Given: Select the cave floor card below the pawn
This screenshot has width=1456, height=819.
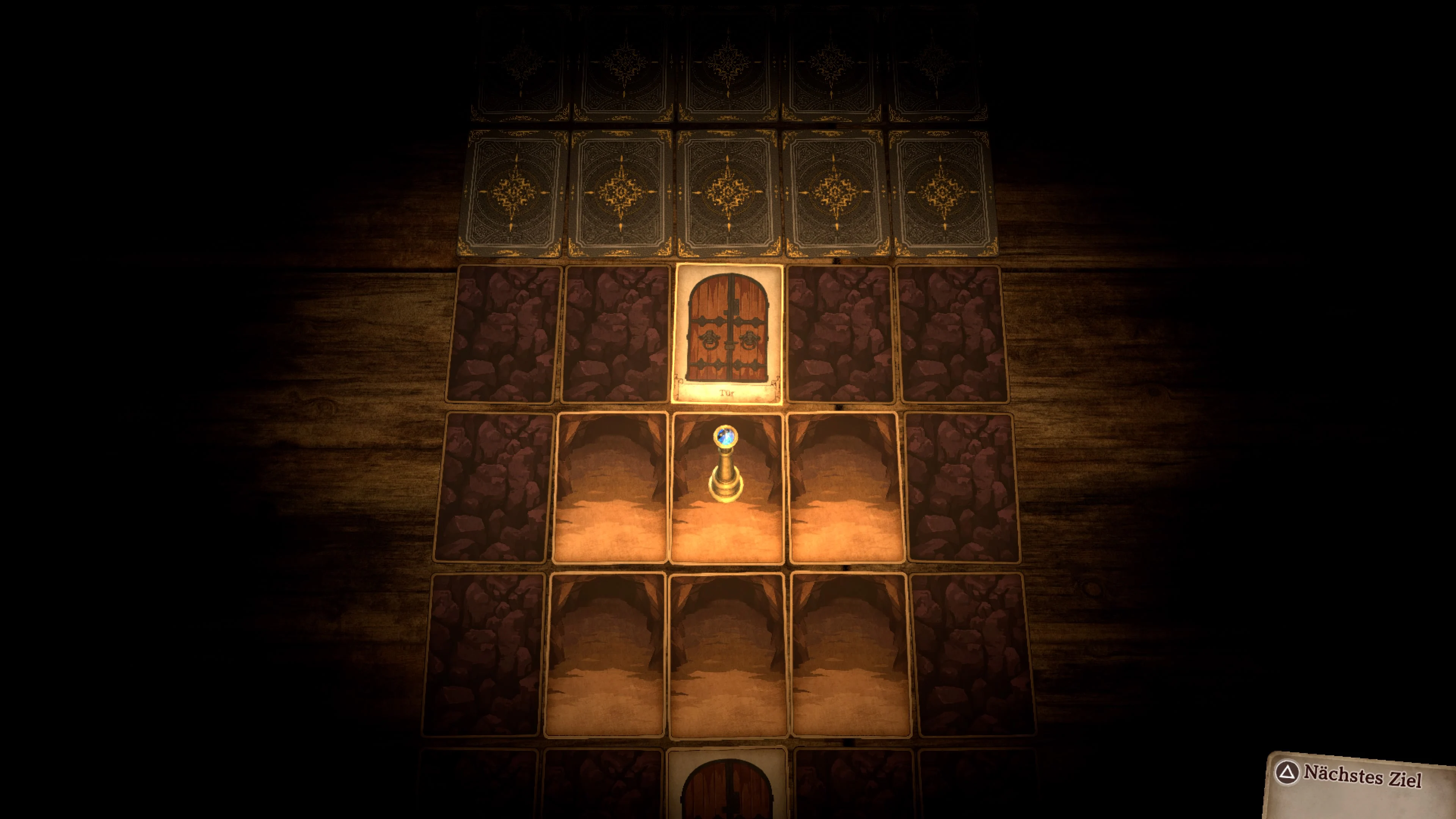Looking at the screenshot, I should tap(726, 656).
